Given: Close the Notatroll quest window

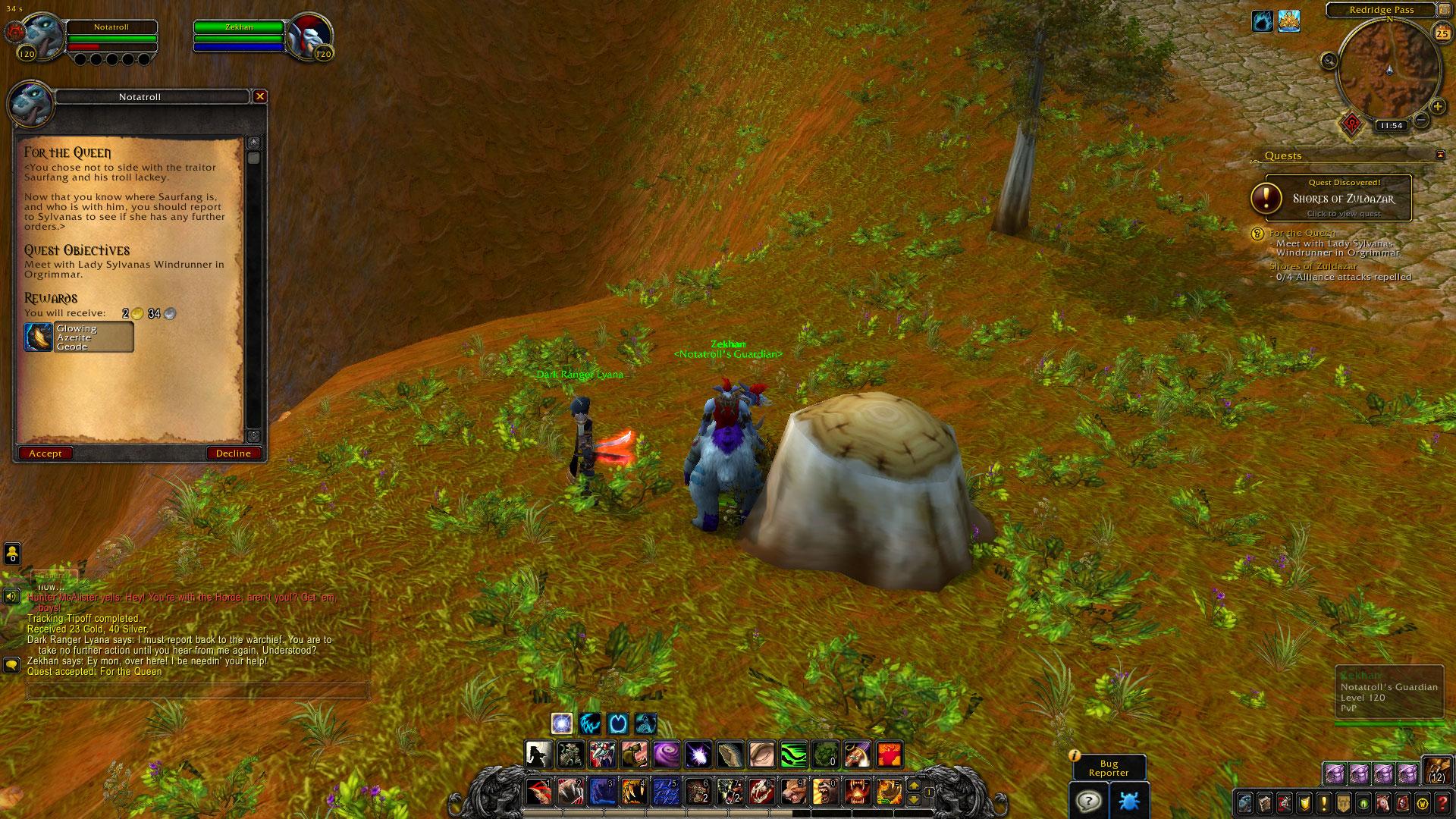Looking at the screenshot, I should 260,96.
